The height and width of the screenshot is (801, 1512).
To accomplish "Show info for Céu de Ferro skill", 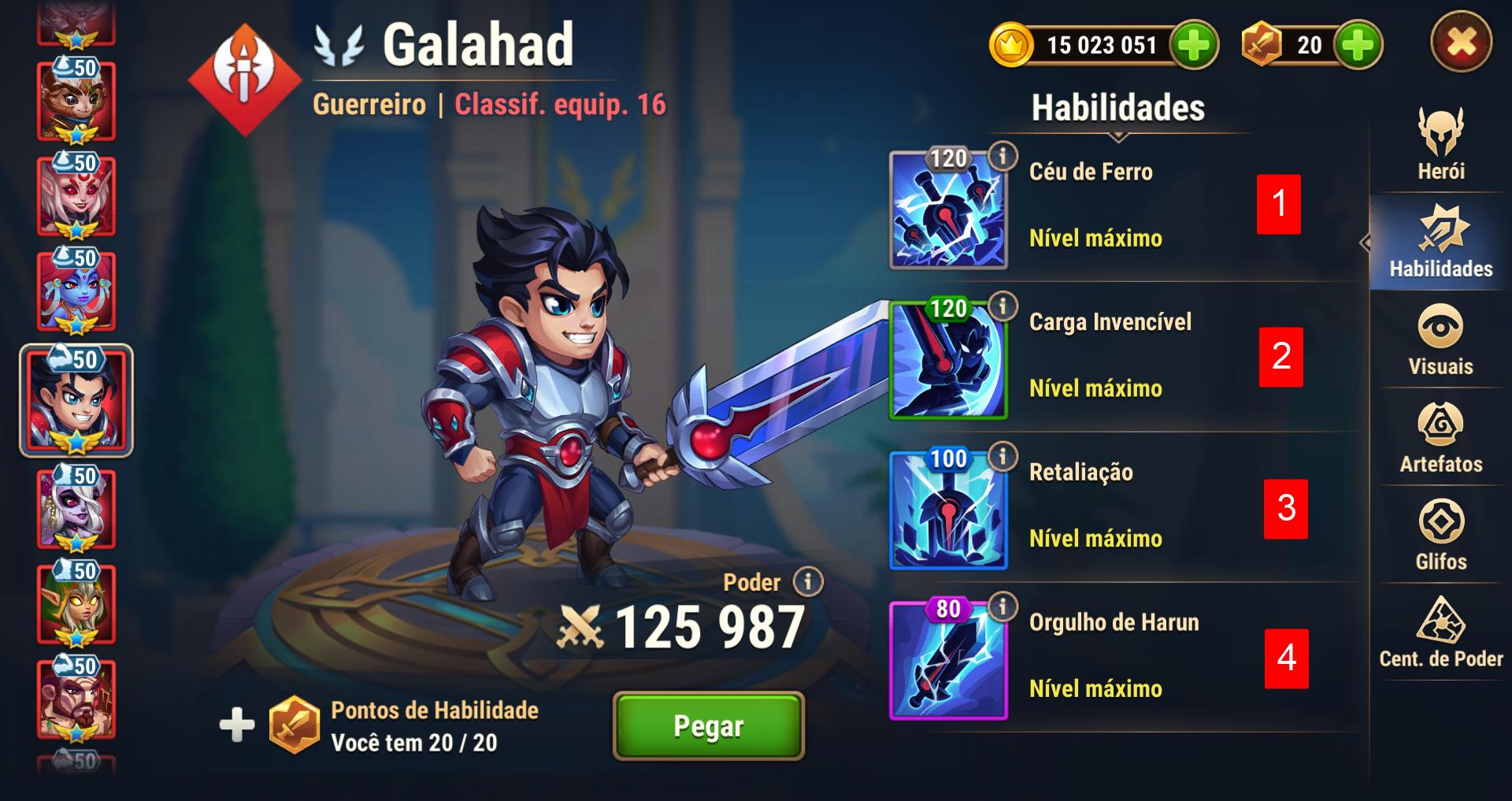I will pos(1002,156).
